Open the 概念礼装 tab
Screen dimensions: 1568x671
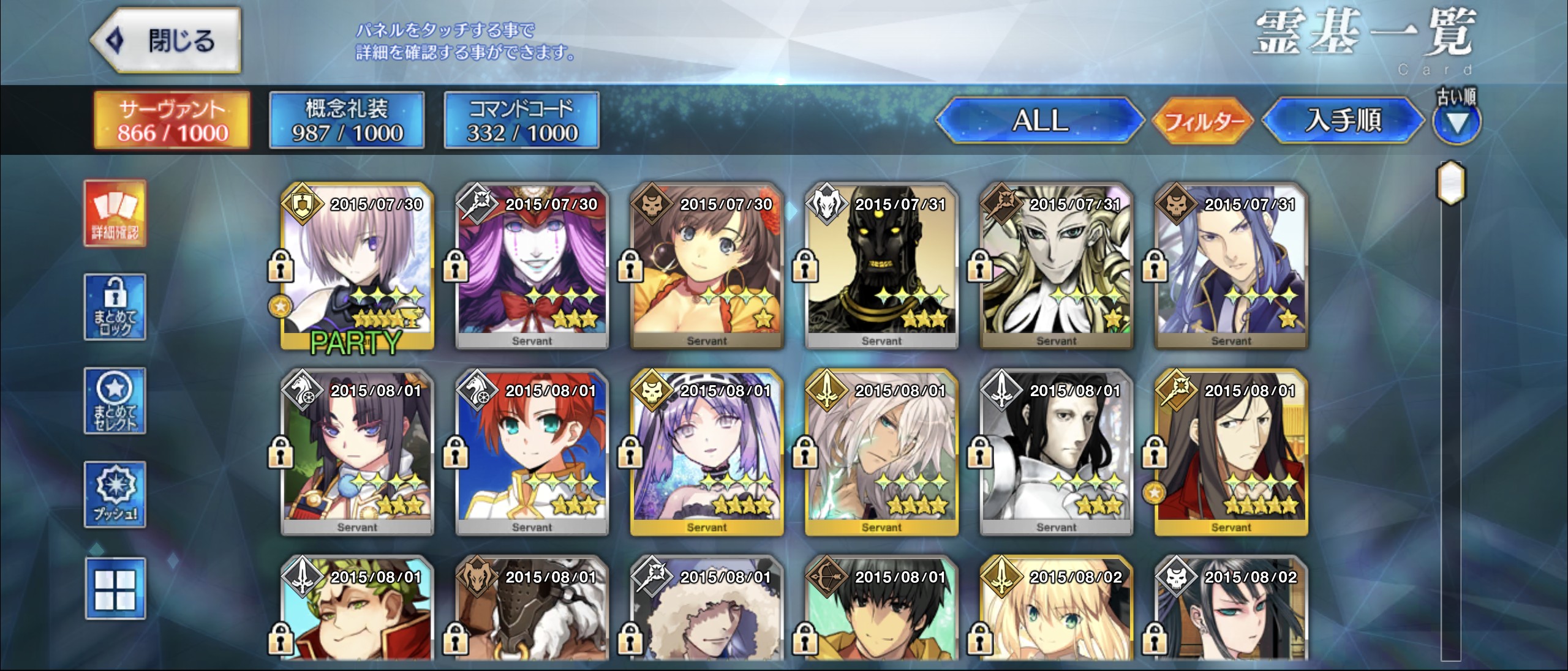pyautogui.click(x=347, y=121)
